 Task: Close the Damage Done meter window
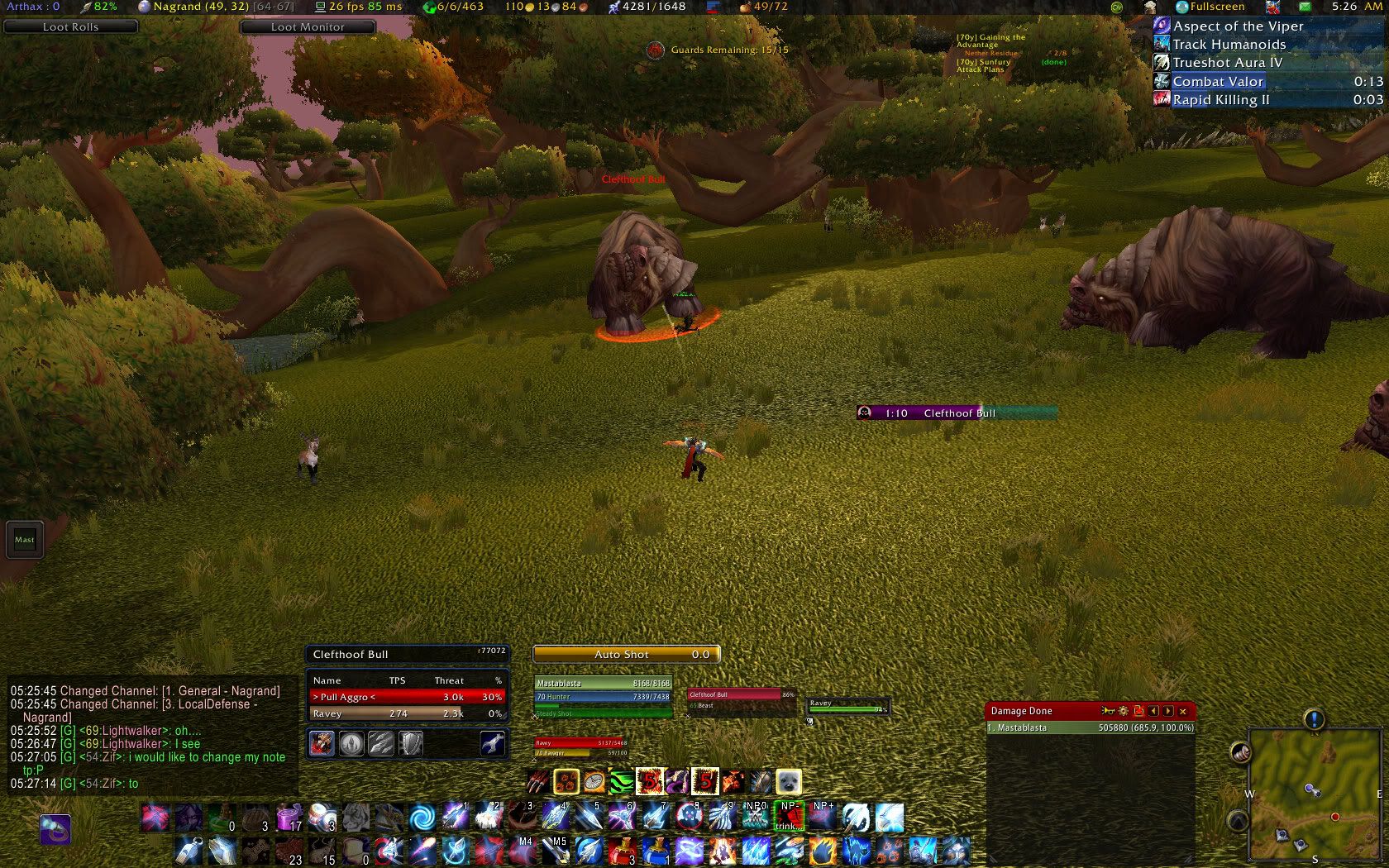[1183, 711]
